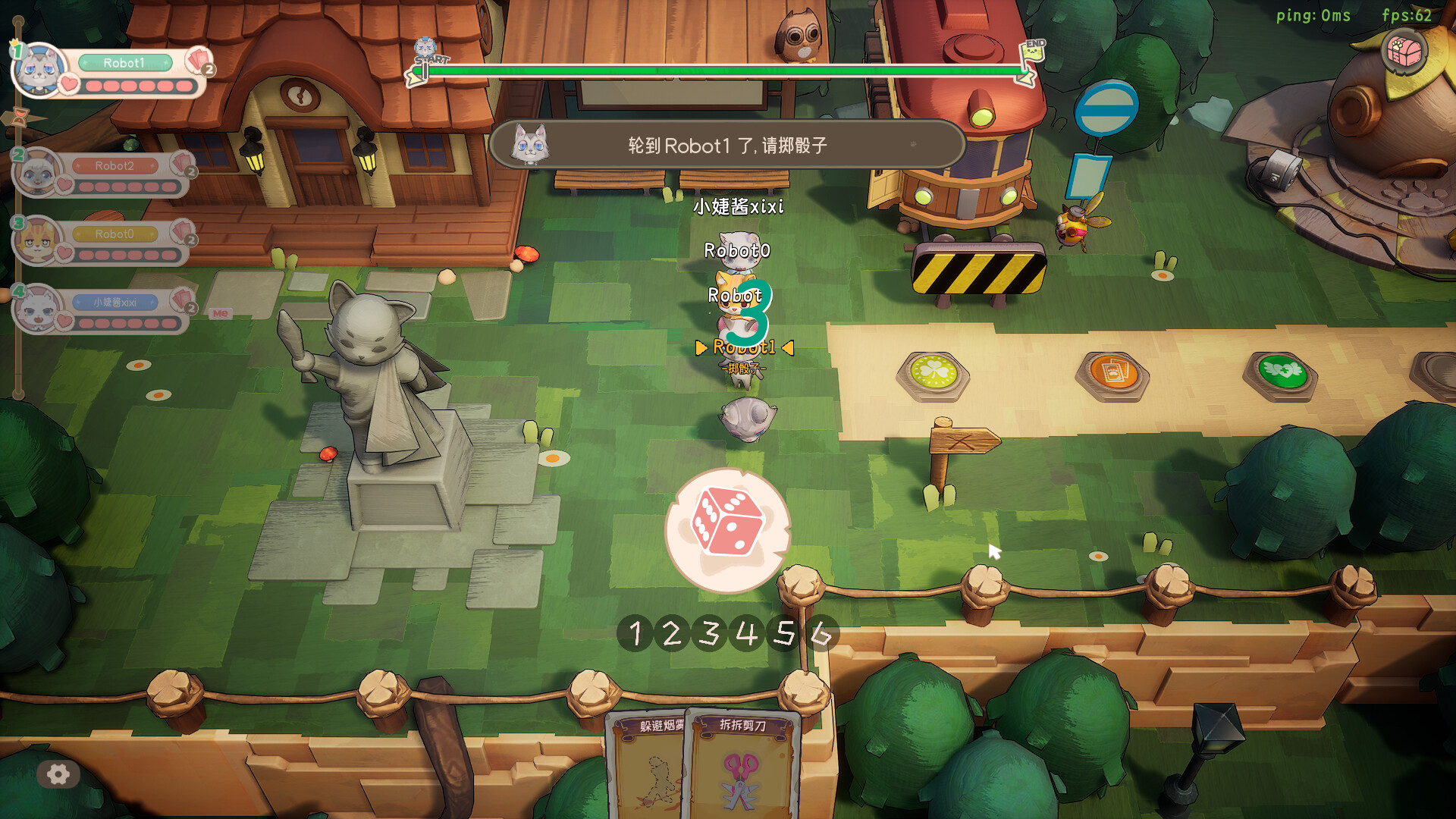
Task: Choose dice number 1 option
Action: pyautogui.click(x=635, y=633)
